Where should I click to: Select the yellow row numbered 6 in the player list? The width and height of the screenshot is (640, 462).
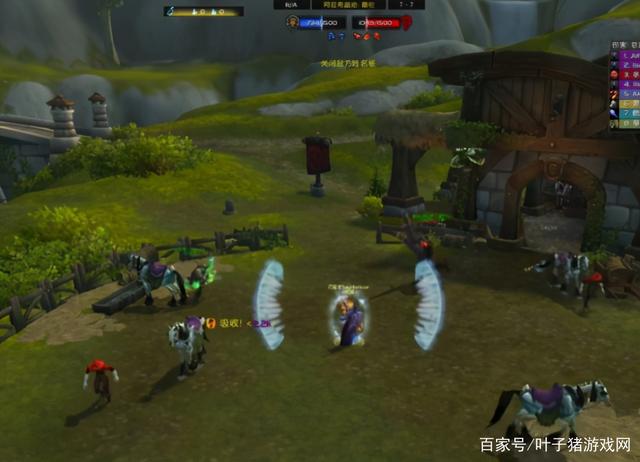tap(630, 104)
